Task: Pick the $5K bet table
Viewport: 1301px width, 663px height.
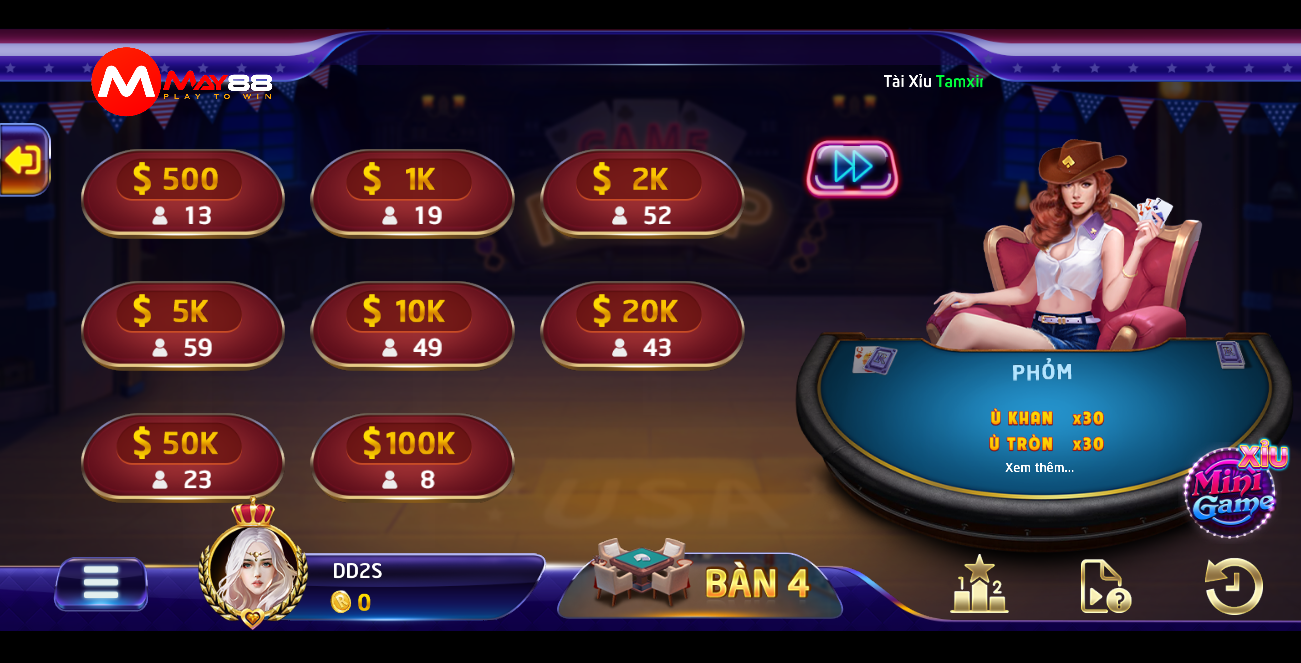Action: pyautogui.click(x=183, y=326)
